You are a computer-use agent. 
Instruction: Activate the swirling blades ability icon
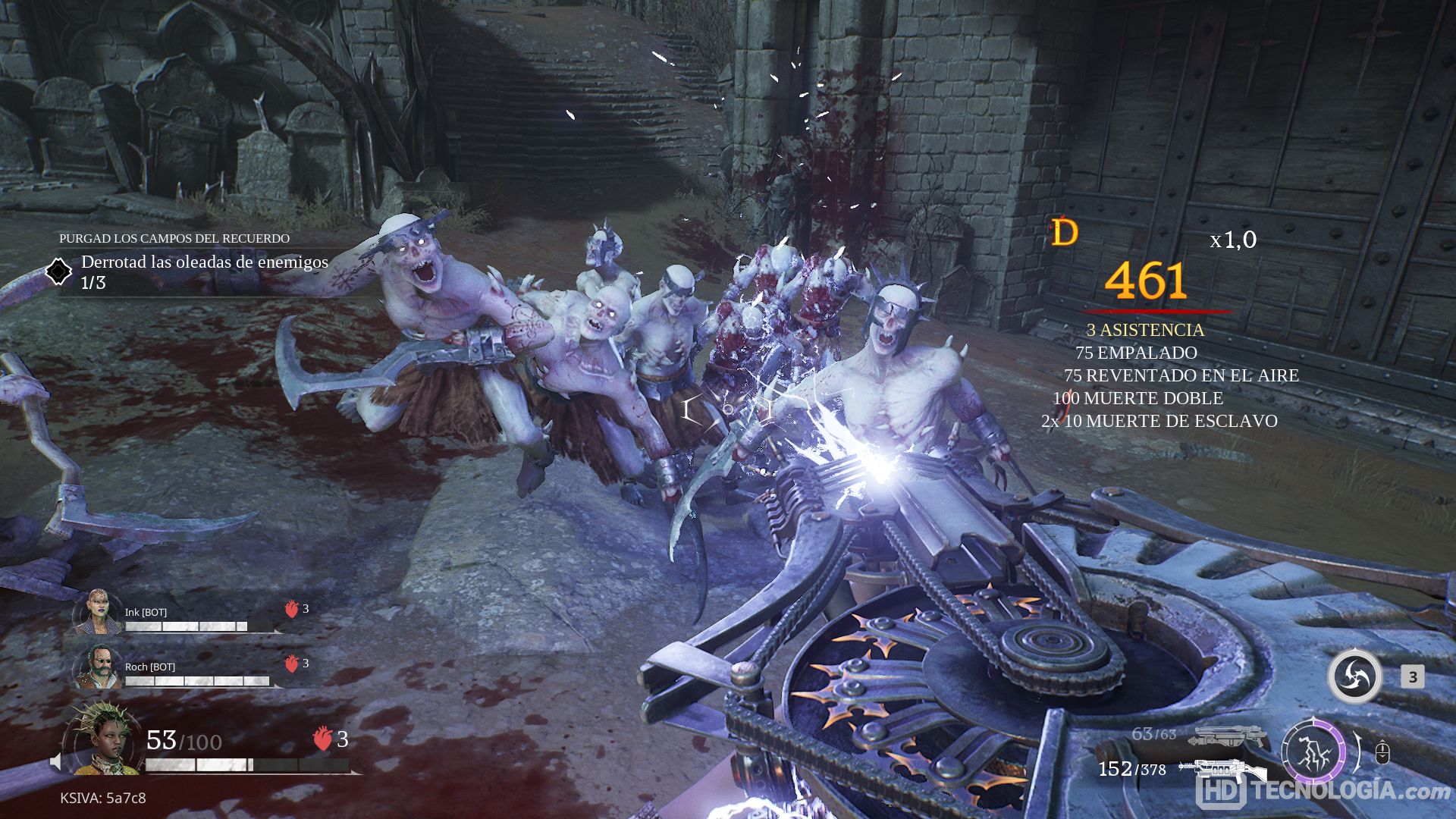pos(1354,676)
